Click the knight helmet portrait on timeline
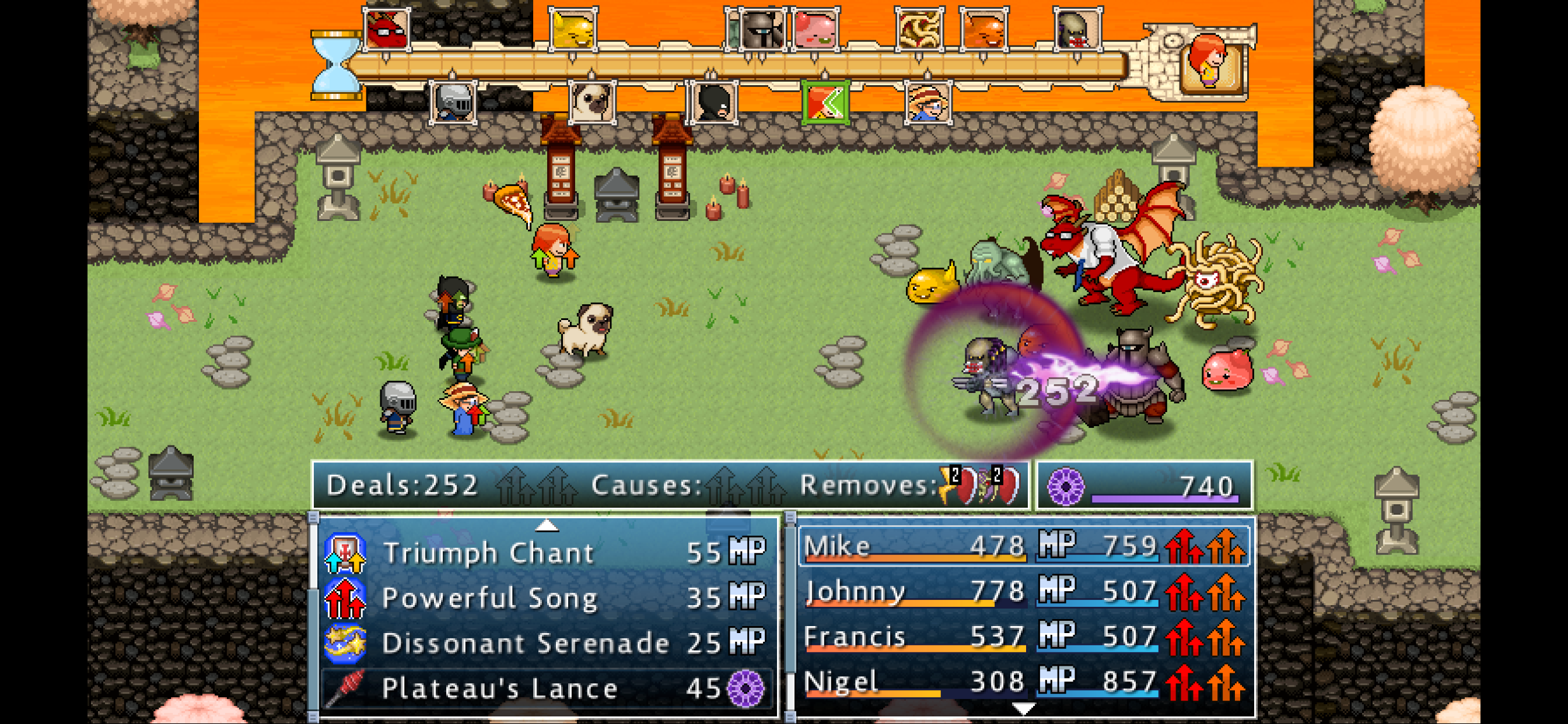This screenshot has height=724, width=1568. [453, 101]
